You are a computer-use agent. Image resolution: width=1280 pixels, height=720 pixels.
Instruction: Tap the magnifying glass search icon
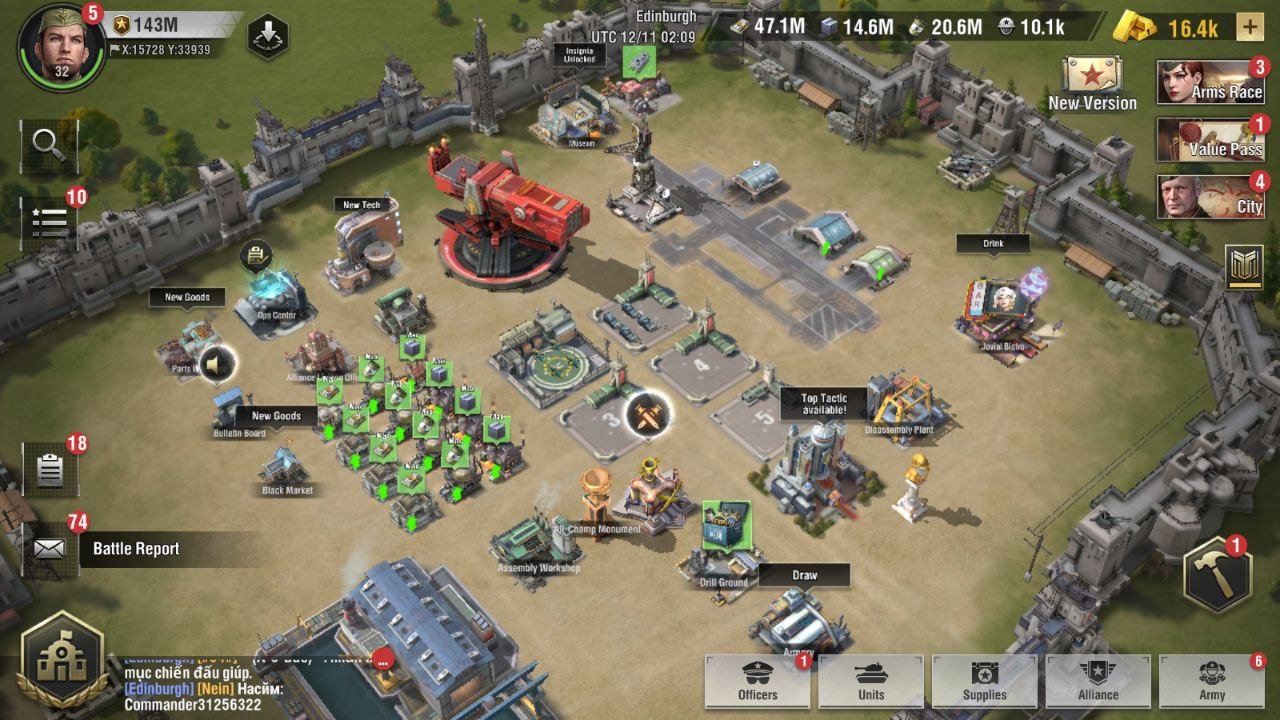pyautogui.click(x=49, y=145)
